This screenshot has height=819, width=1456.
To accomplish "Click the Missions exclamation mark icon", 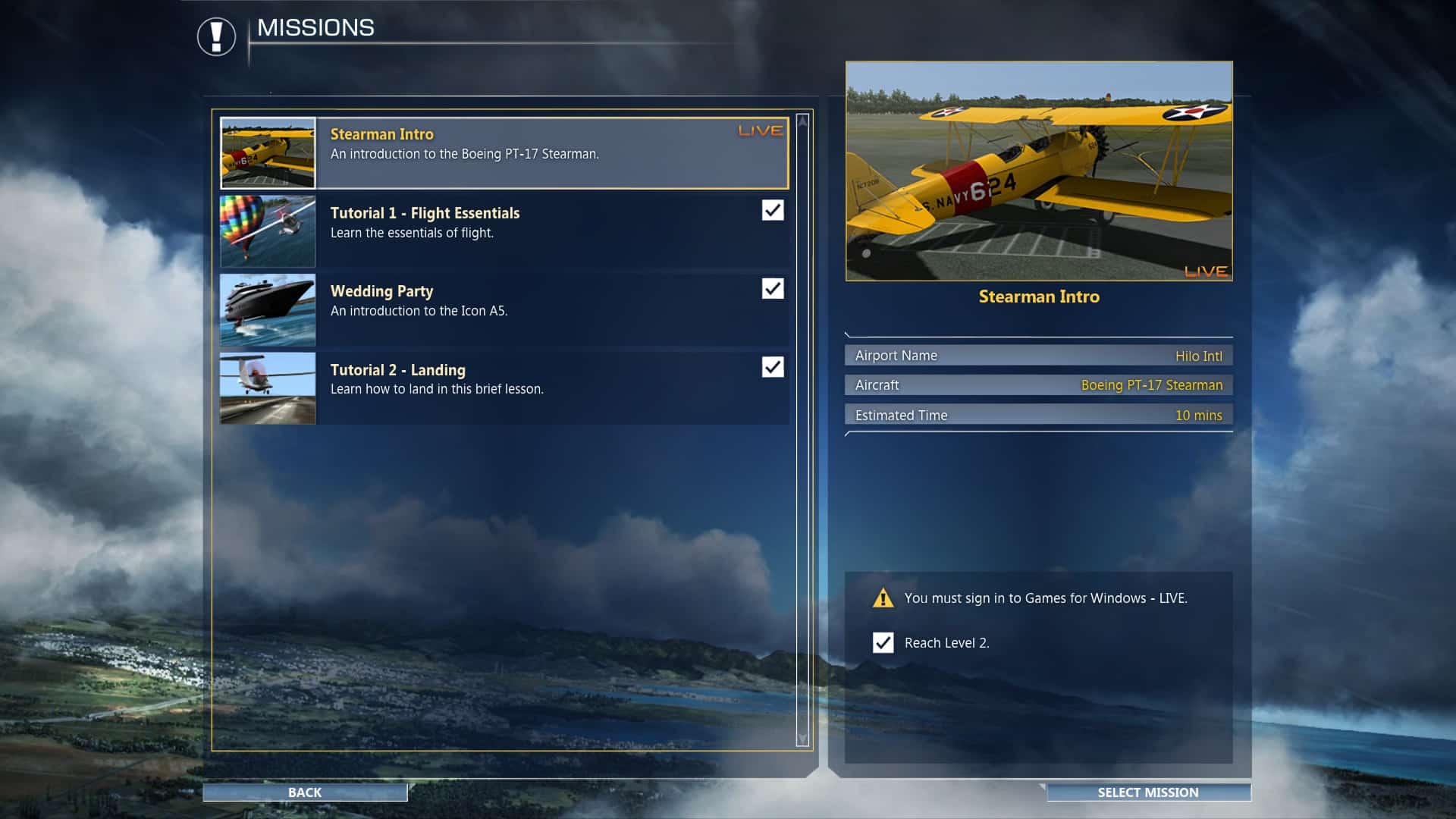I will [x=216, y=36].
